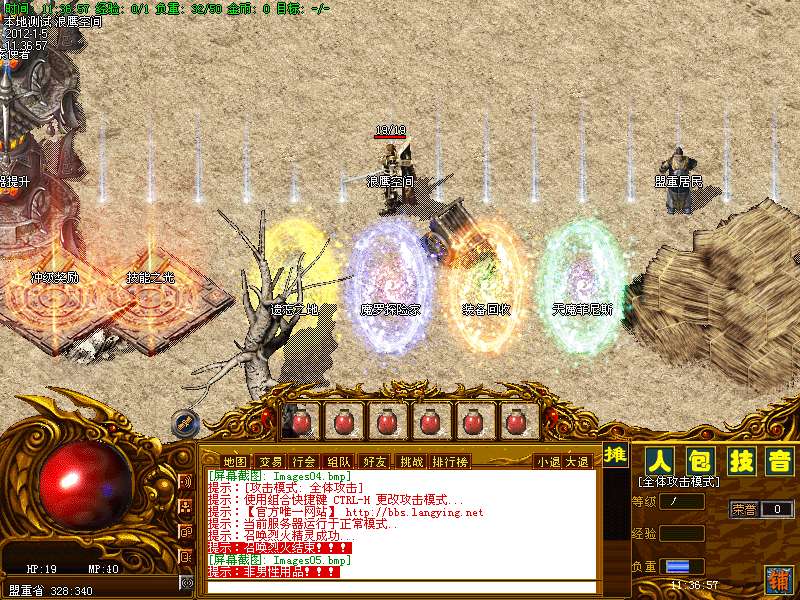The image size is (800, 600).
Task: Click the 荣誉 honor button
Action: coord(743,509)
